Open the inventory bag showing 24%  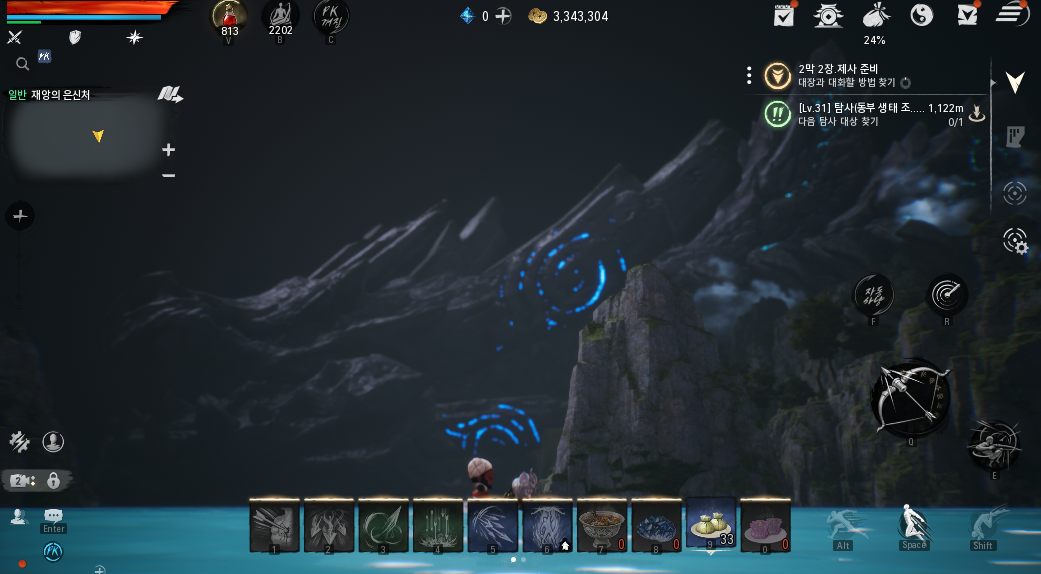pyautogui.click(x=874, y=17)
